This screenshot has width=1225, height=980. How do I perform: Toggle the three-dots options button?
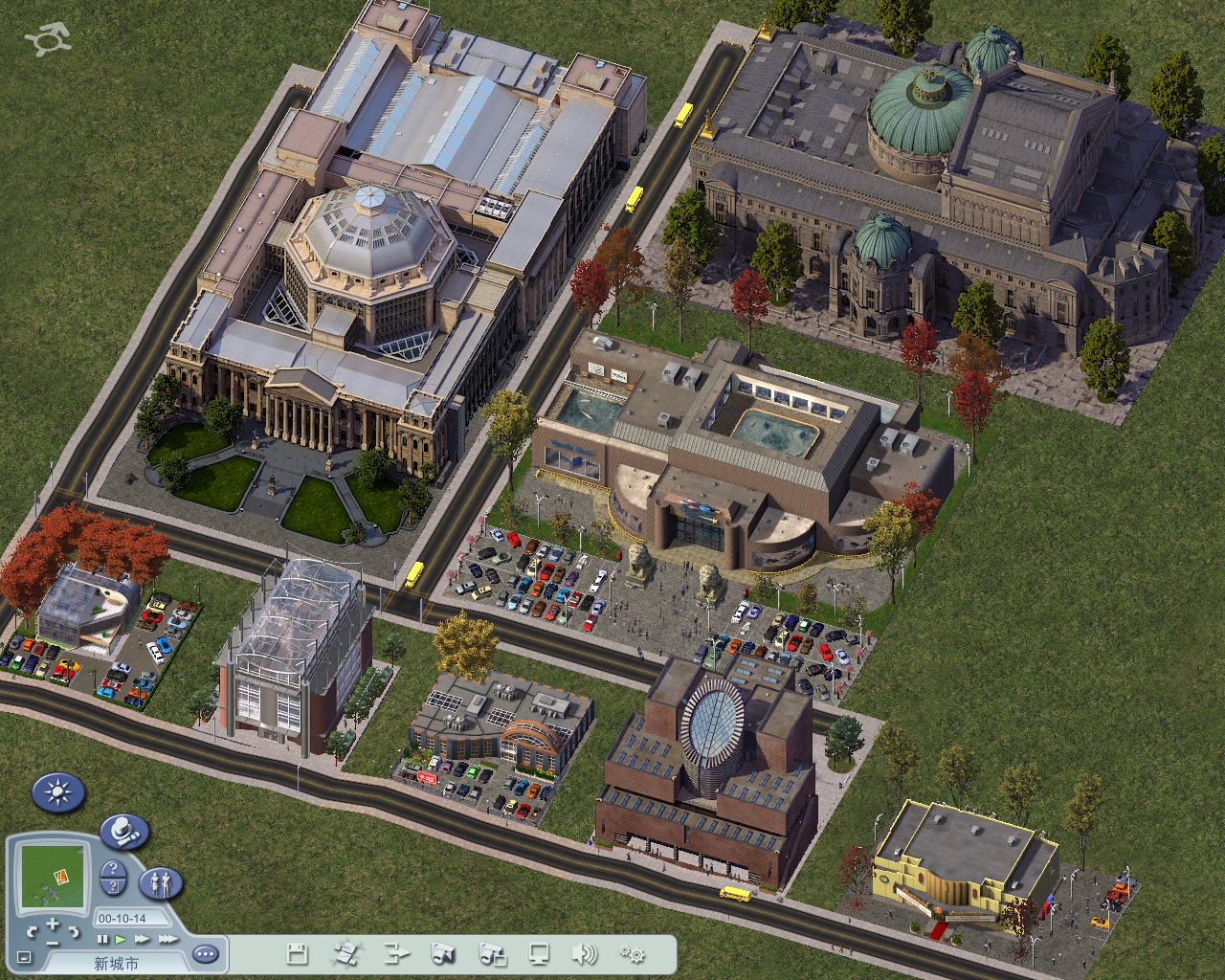coord(206,953)
